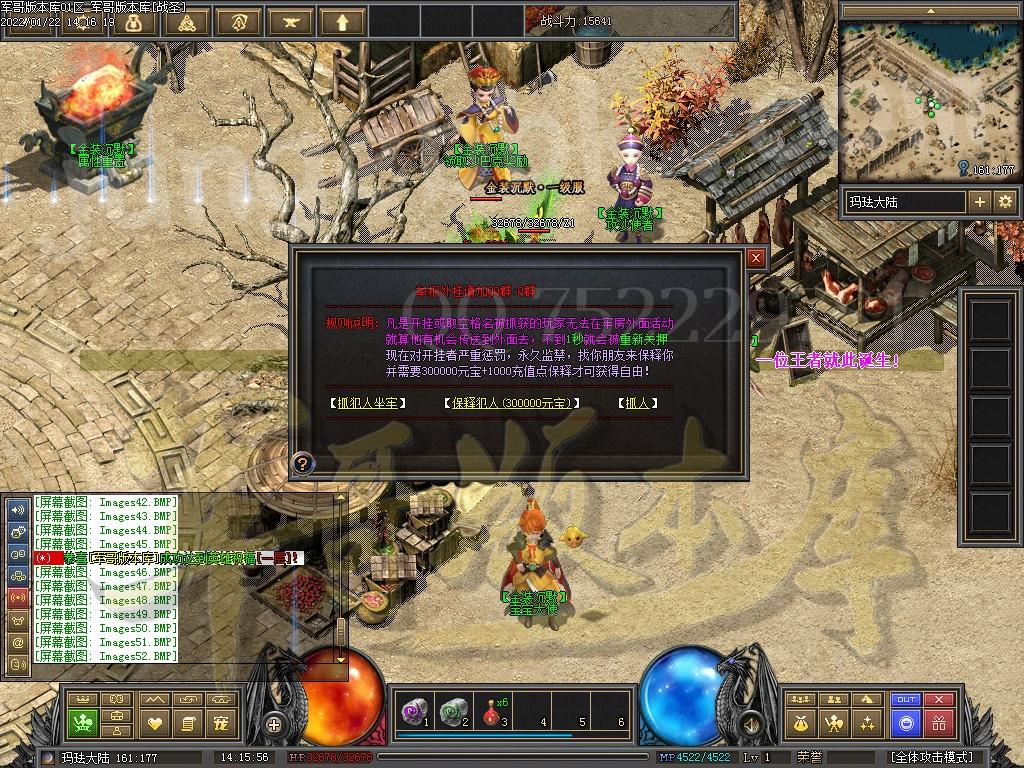The width and height of the screenshot is (1024, 768).
Task: Click the plus button beside 玛珐大陆
Action: click(980, 201)
